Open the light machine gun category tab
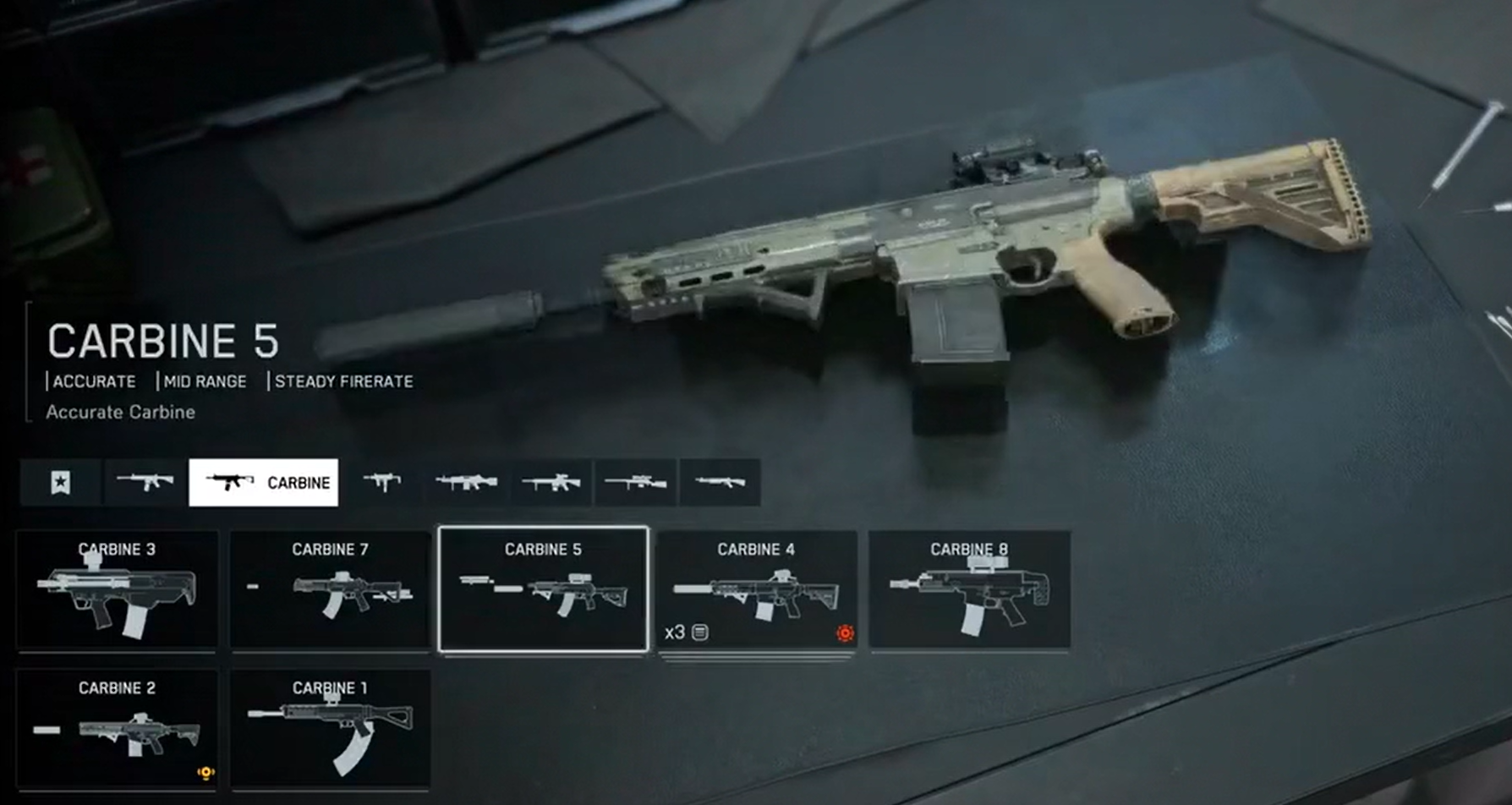The height and width of the screenshot is (805, 1512). point(466,483)
